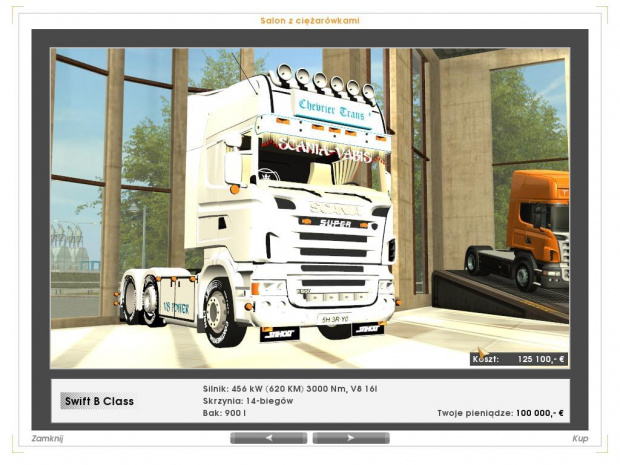The image size is (620, 465).
Task: Buy the truck with Kup
Action: [579, 438]
